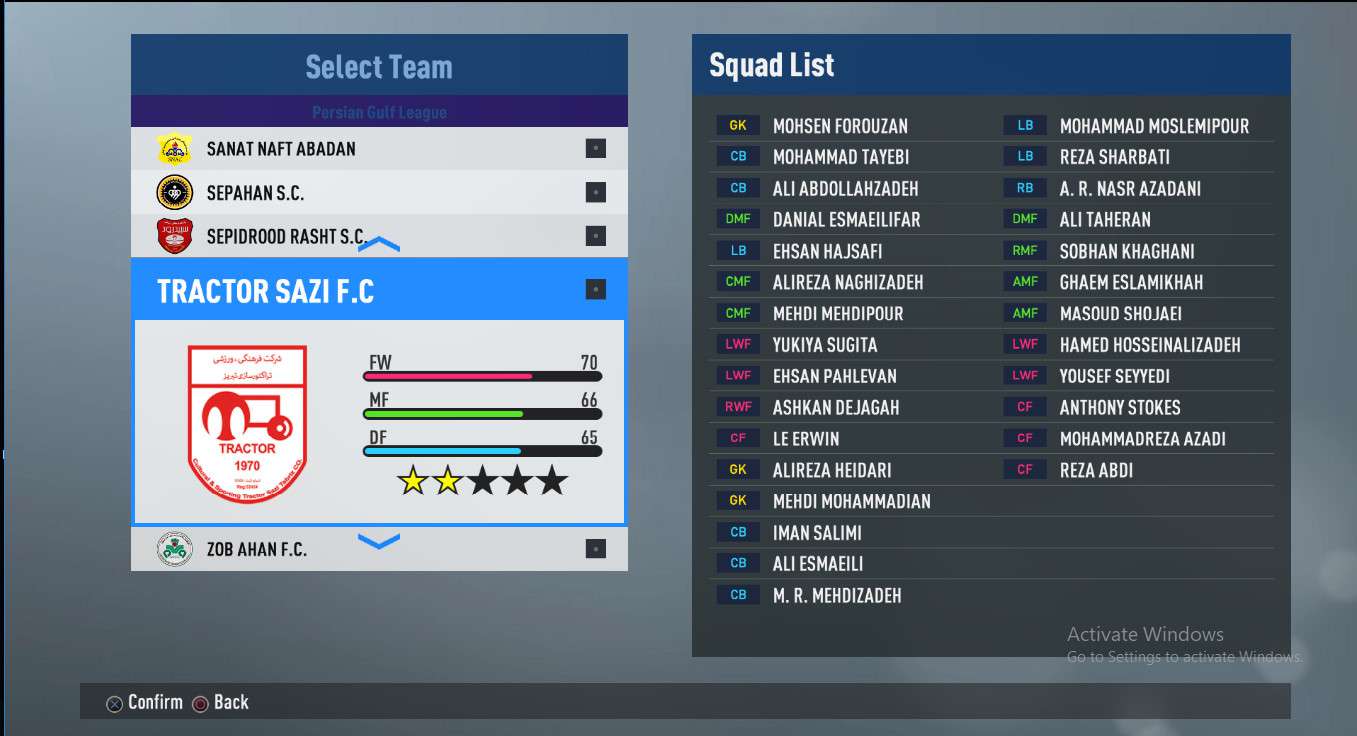Screen dimensions: 1357x736
Task: Select the highlighted Tractor Sazi F.C entry
Action: (266, 291)
